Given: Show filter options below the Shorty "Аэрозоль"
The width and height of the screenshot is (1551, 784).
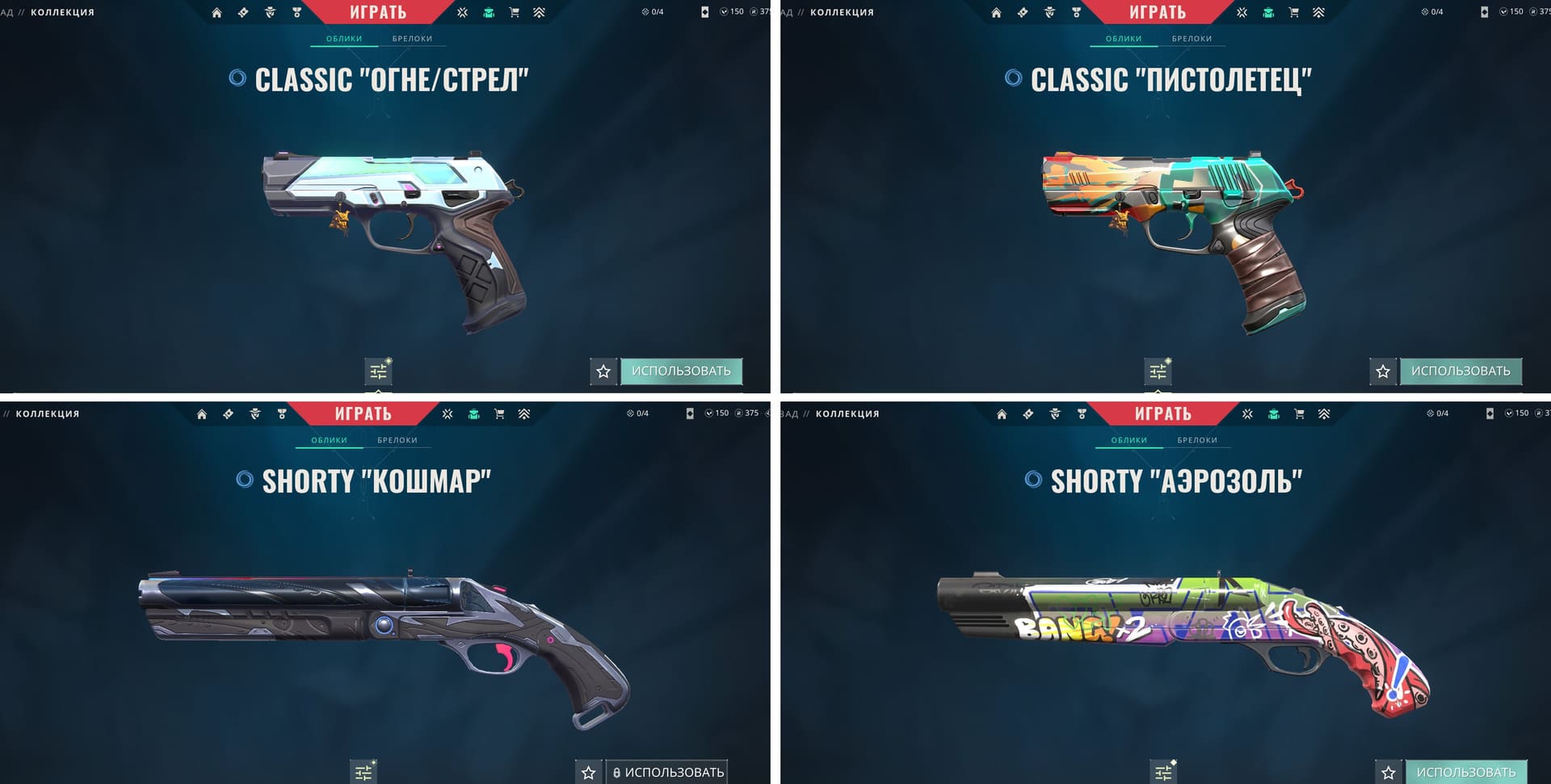Looking at the screenshot, I should tap(1163, 773).
